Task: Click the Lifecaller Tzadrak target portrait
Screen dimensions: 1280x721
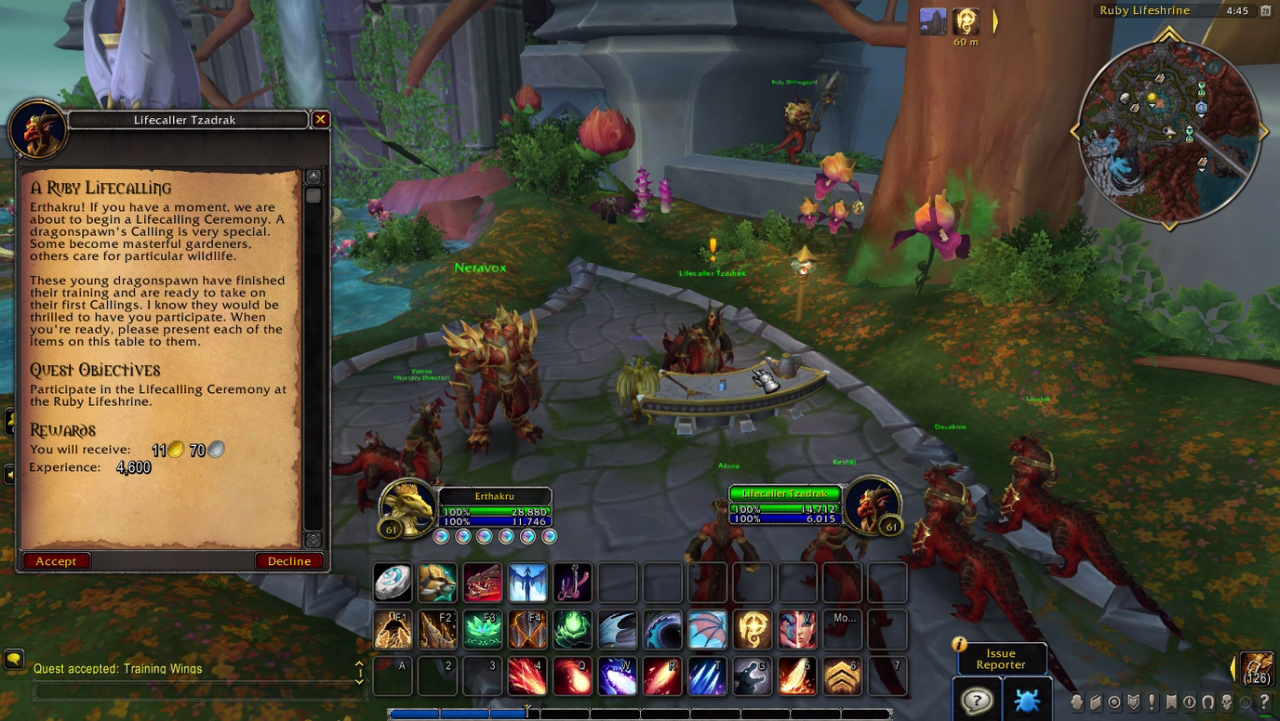Action: click(869, 503)
